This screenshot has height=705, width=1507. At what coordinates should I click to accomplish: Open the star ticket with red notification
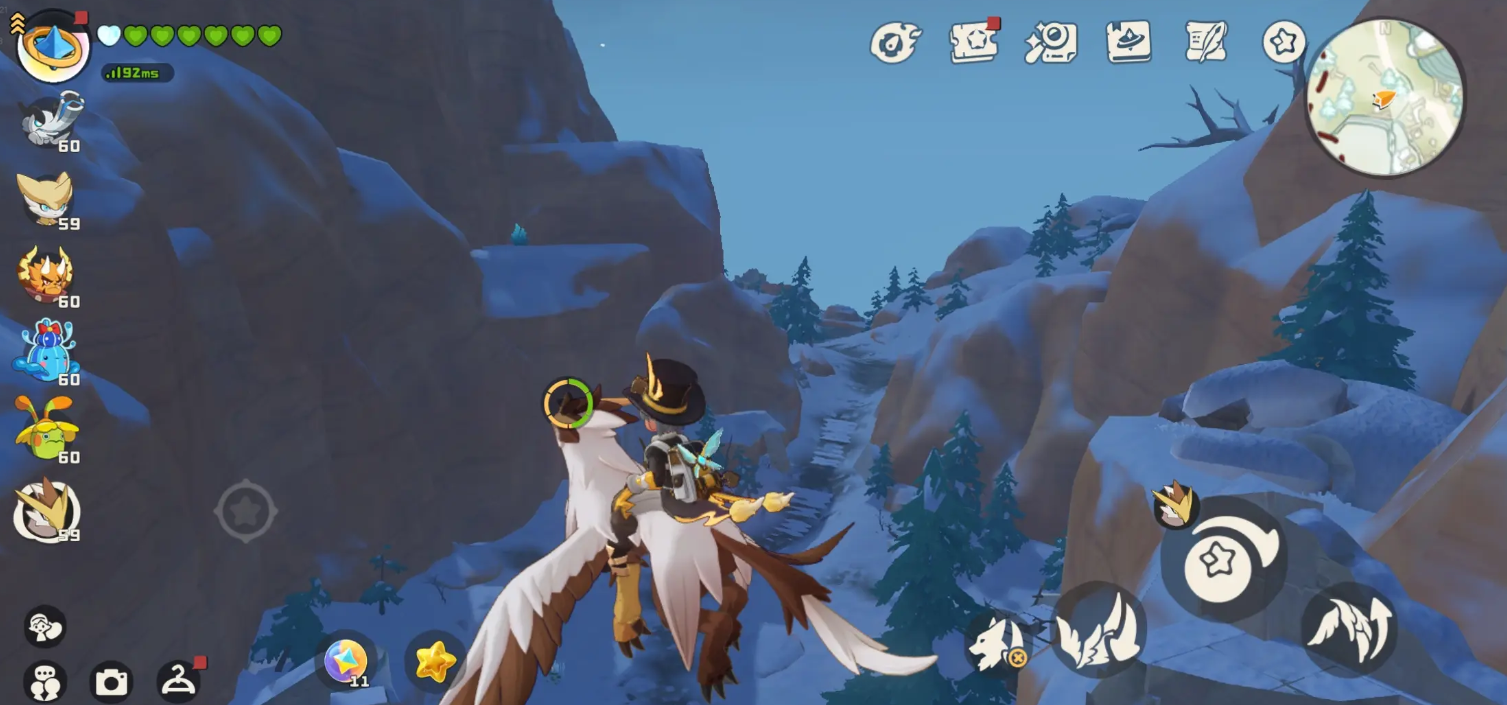click(973, 42)
